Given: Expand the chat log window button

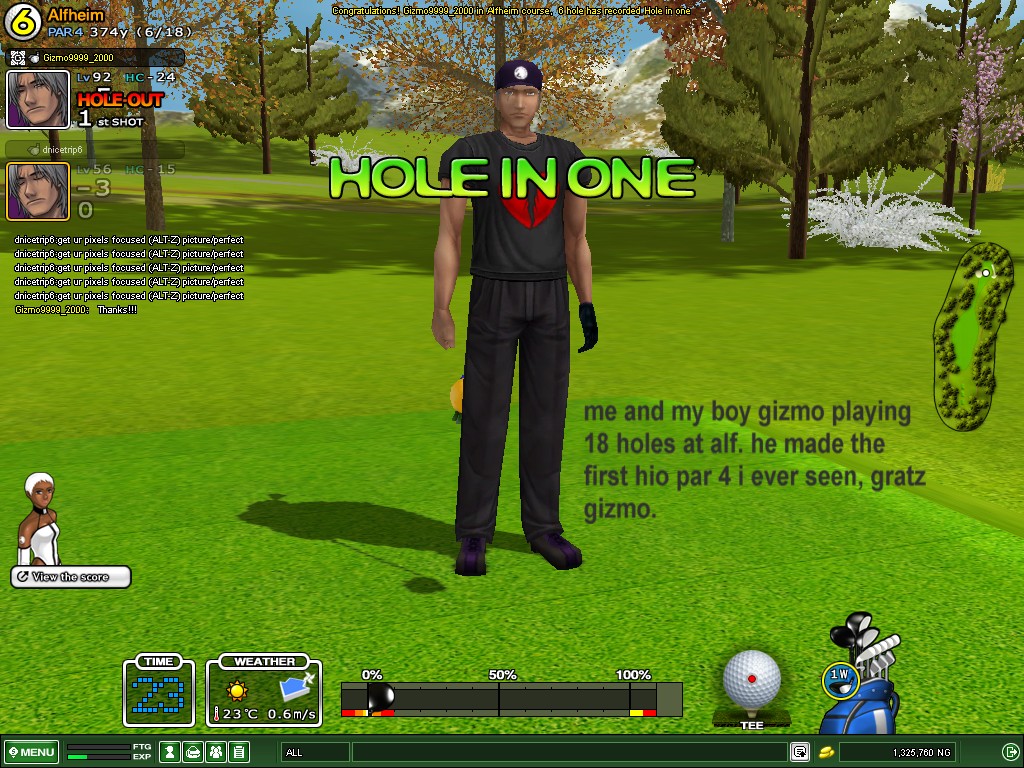Looking at the screenshot, I should tap(800, 752).
